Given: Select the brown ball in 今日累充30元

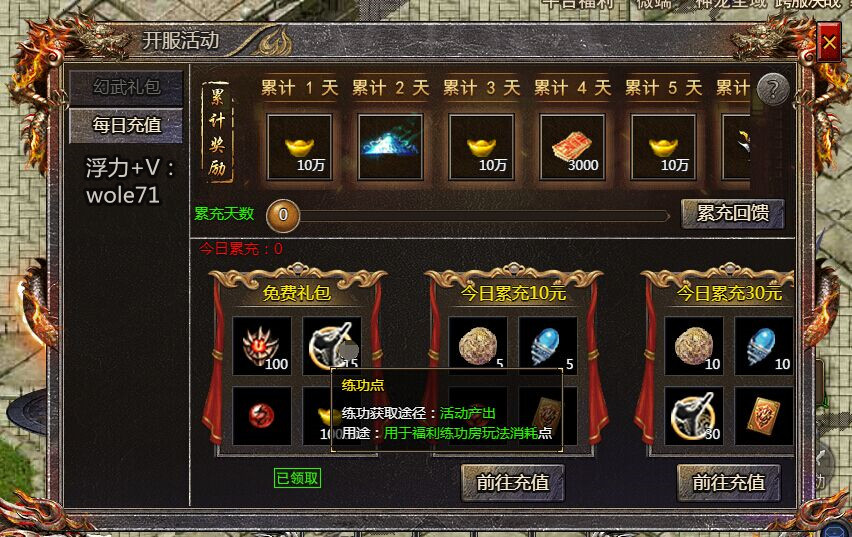Looking at the screenshot, I should (693, 346).
